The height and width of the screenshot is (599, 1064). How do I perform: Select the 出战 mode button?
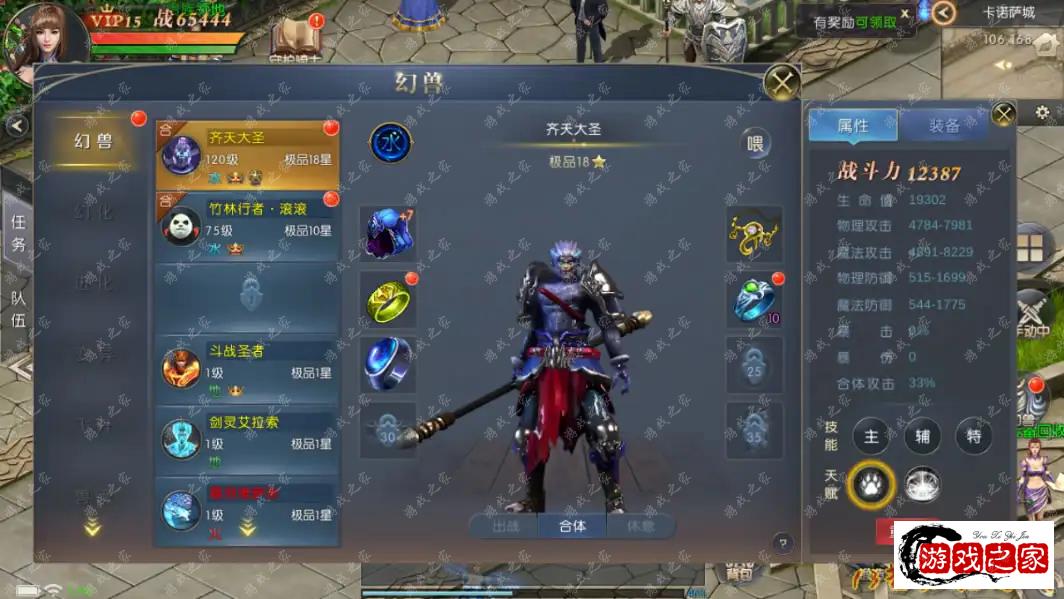click(506, 525)
